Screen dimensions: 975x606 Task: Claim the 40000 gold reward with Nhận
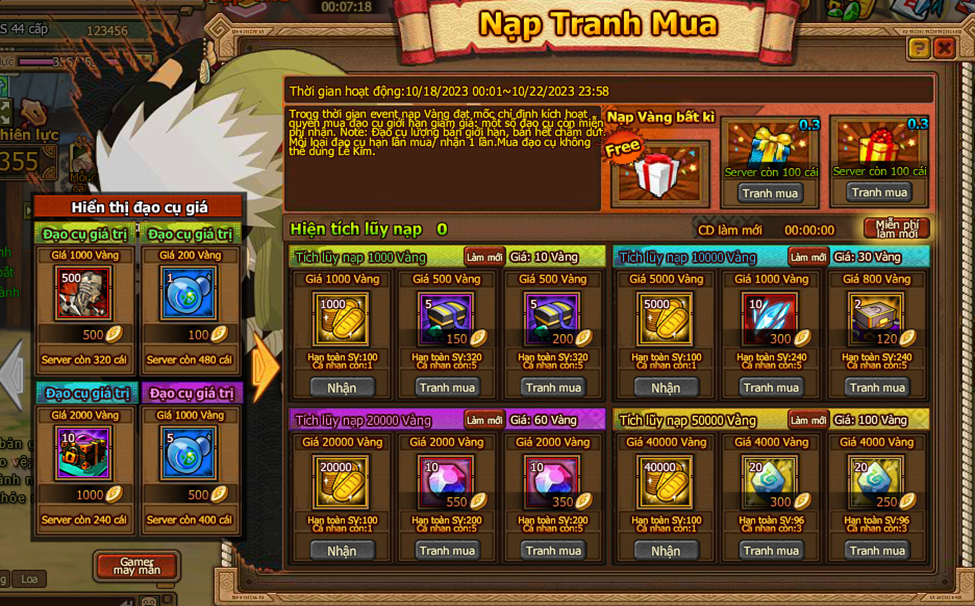click(x=665, y=550)
